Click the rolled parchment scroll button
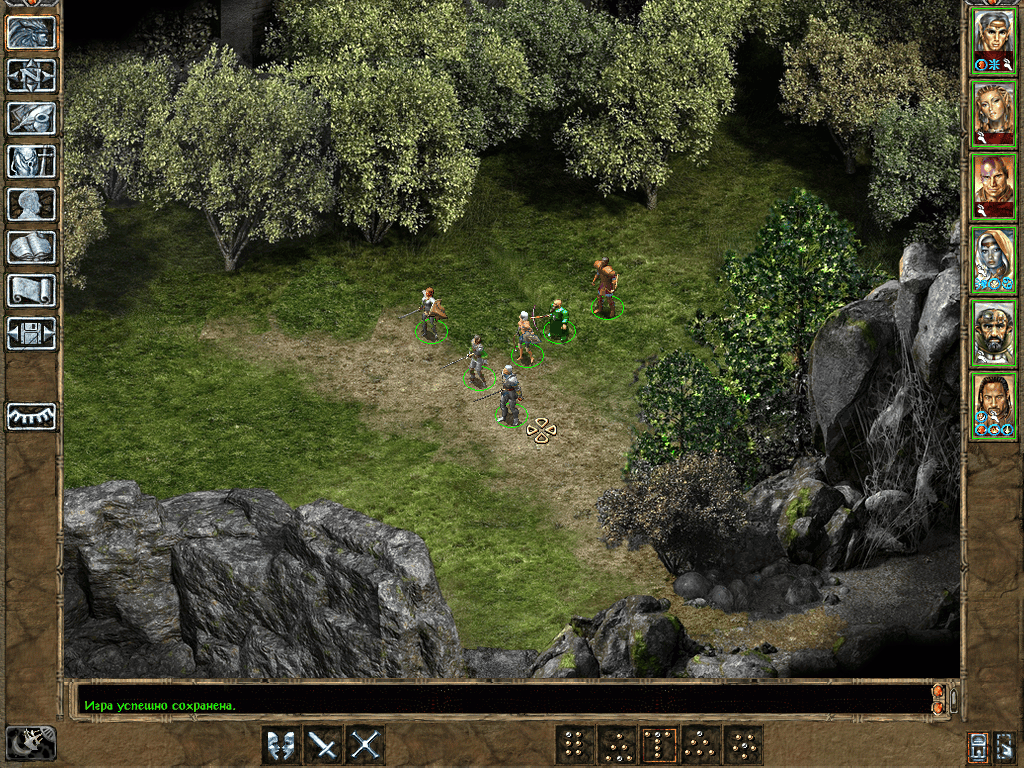This screenshot has height=768, width=1024. point(32,290)
